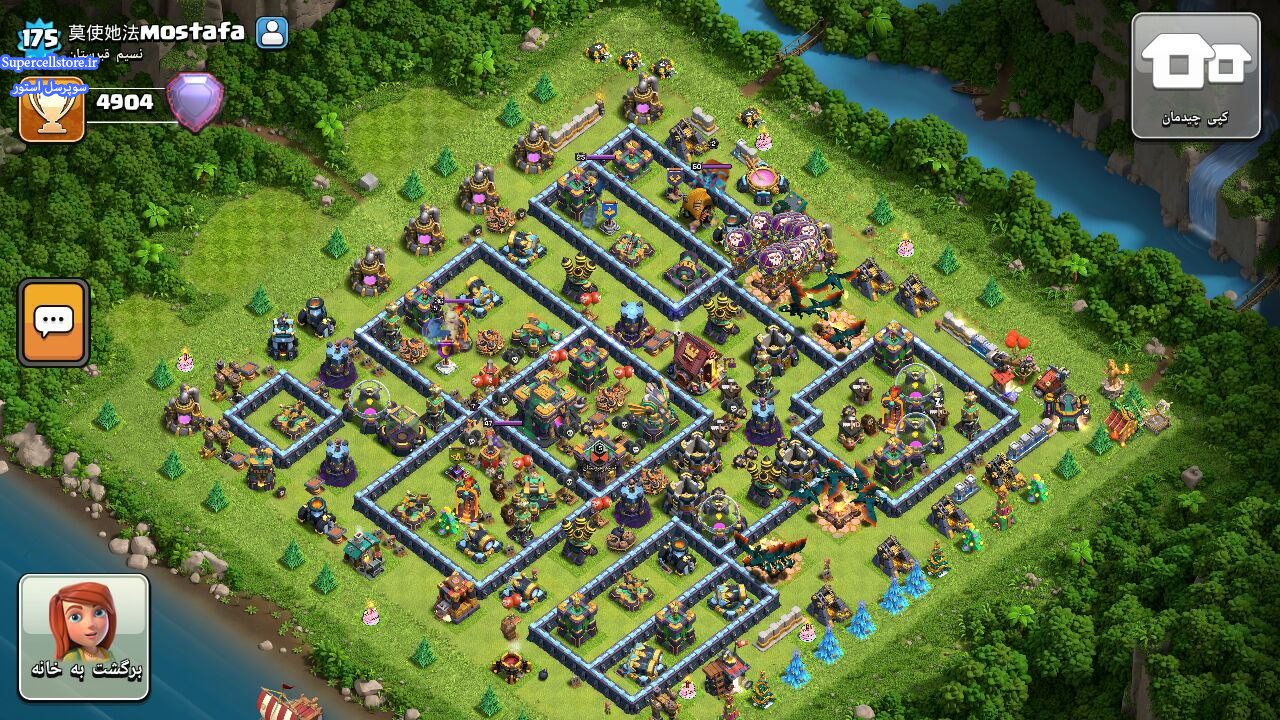1280x720 pixels.
Task: Open Mostafa's player profile icon
Action: pyautogui.click(x=272, y=33)
